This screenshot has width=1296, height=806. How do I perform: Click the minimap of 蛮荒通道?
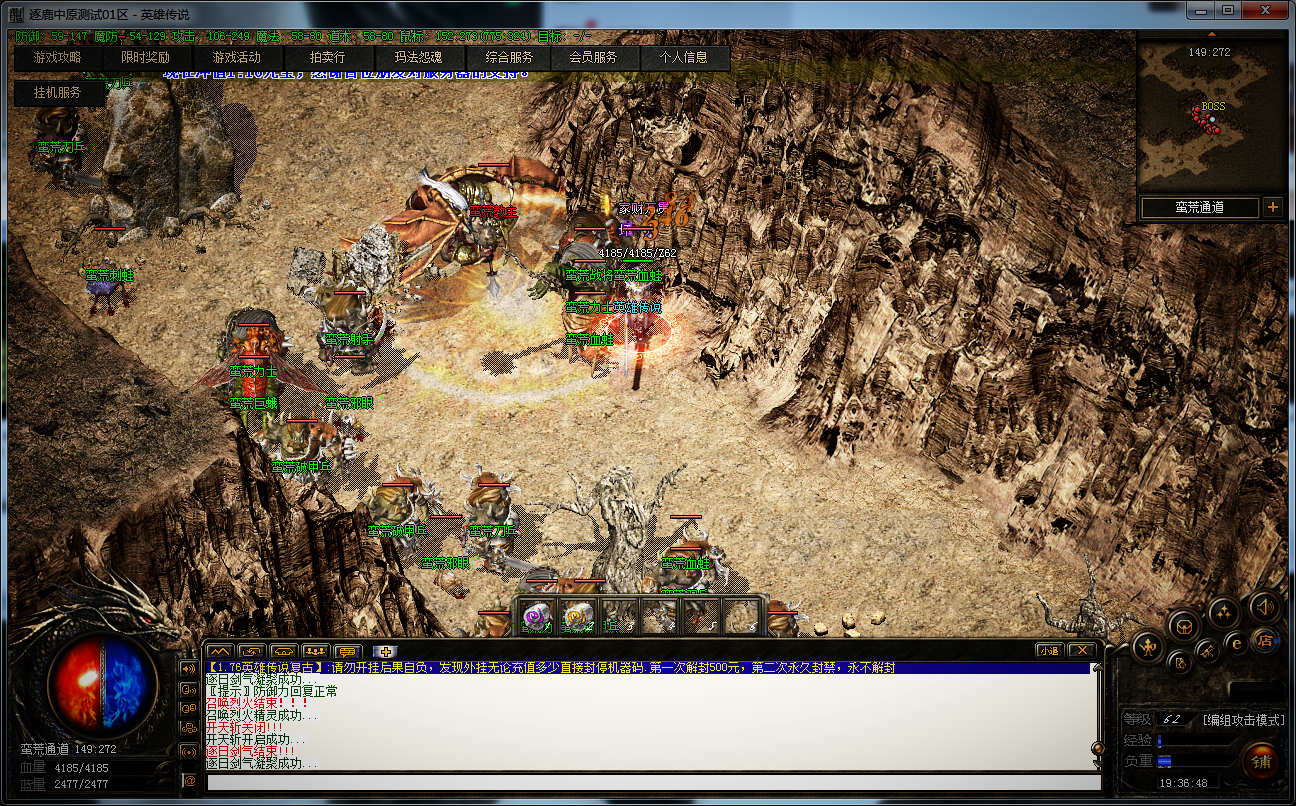[1211, 117]
